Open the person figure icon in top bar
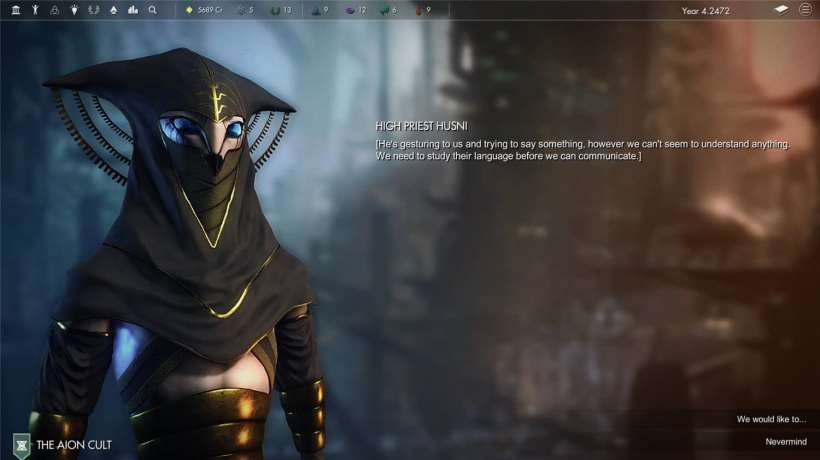 pyautogui.click(x=35, y=10)
